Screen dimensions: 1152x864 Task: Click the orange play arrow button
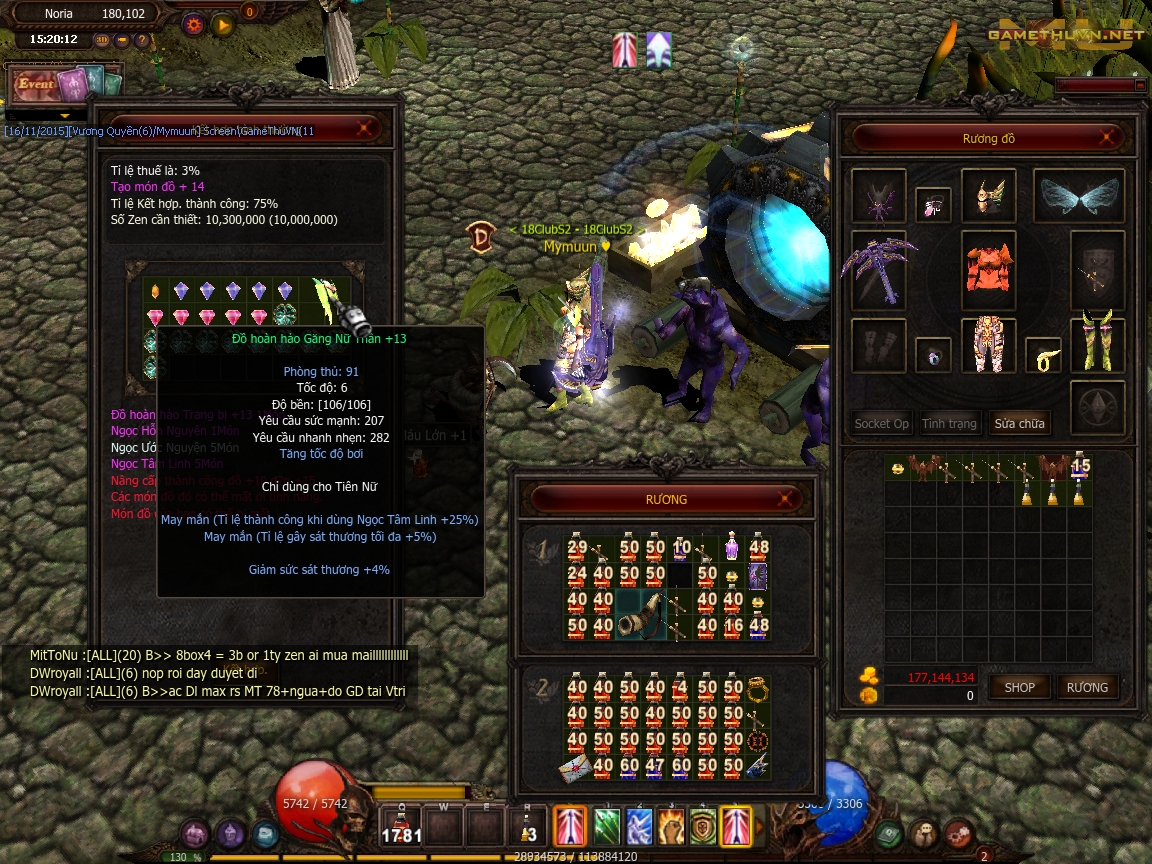(x=222, y=24)
